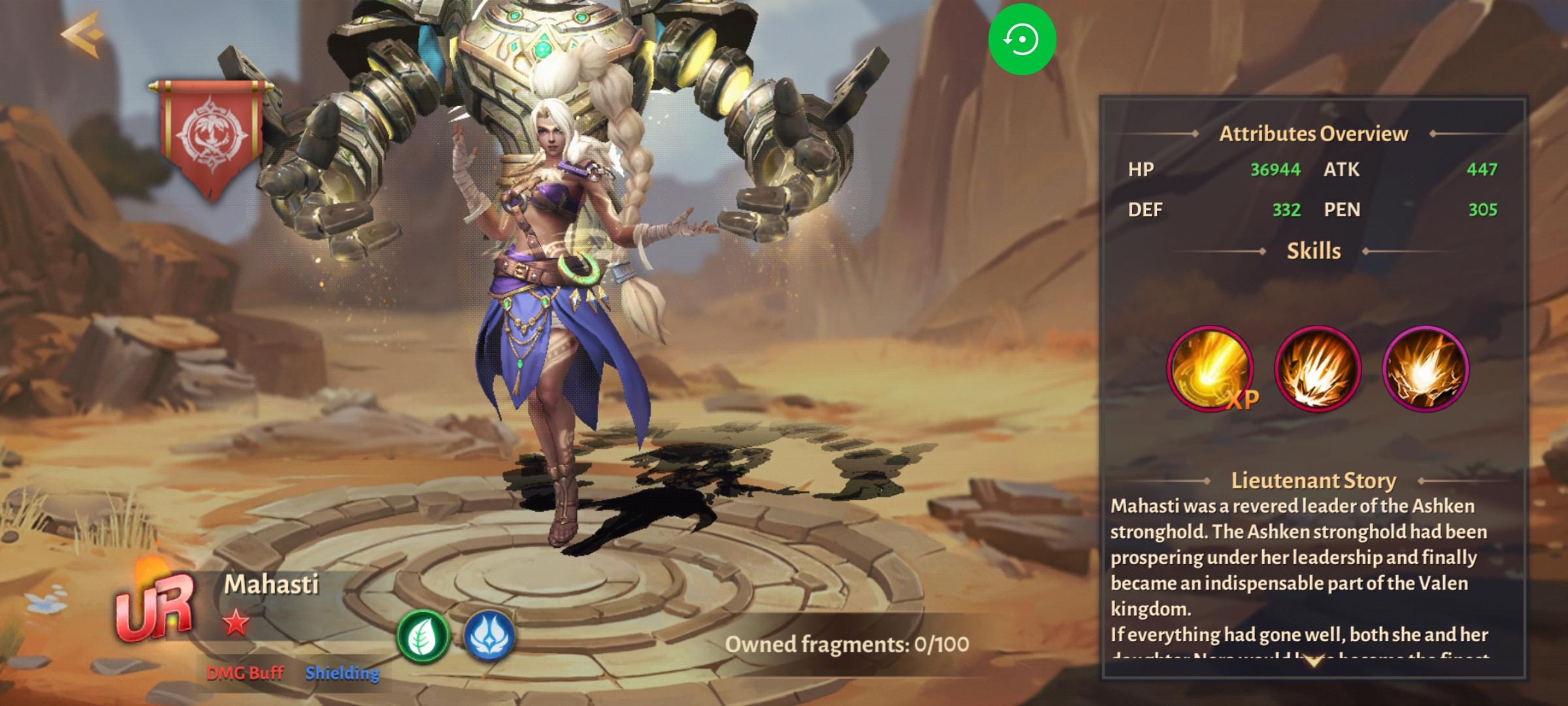1568x706 pixels.
Task: Tap the UR rarity badge
Action: [155, 607]
